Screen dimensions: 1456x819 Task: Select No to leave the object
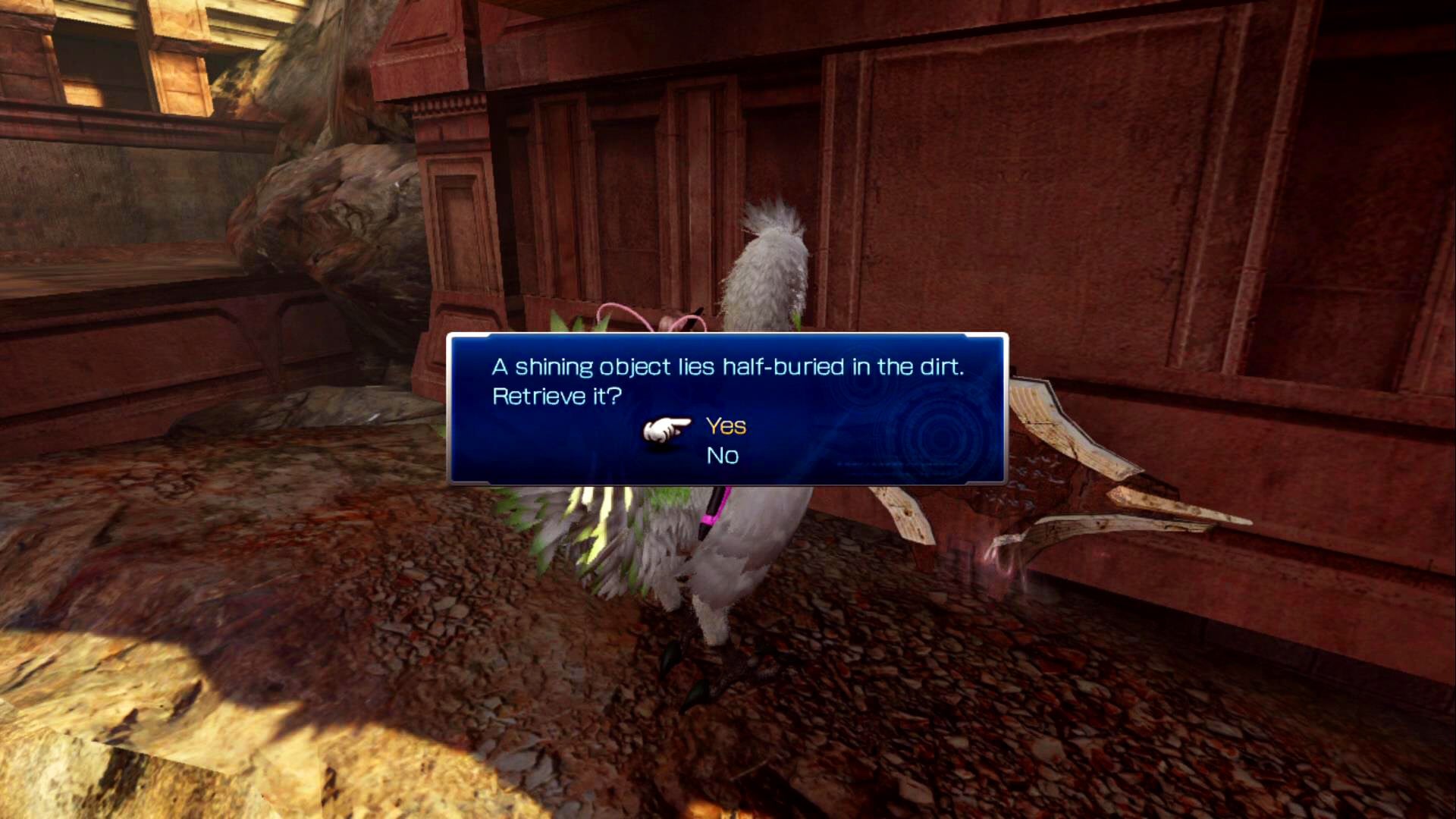point(722,456)
